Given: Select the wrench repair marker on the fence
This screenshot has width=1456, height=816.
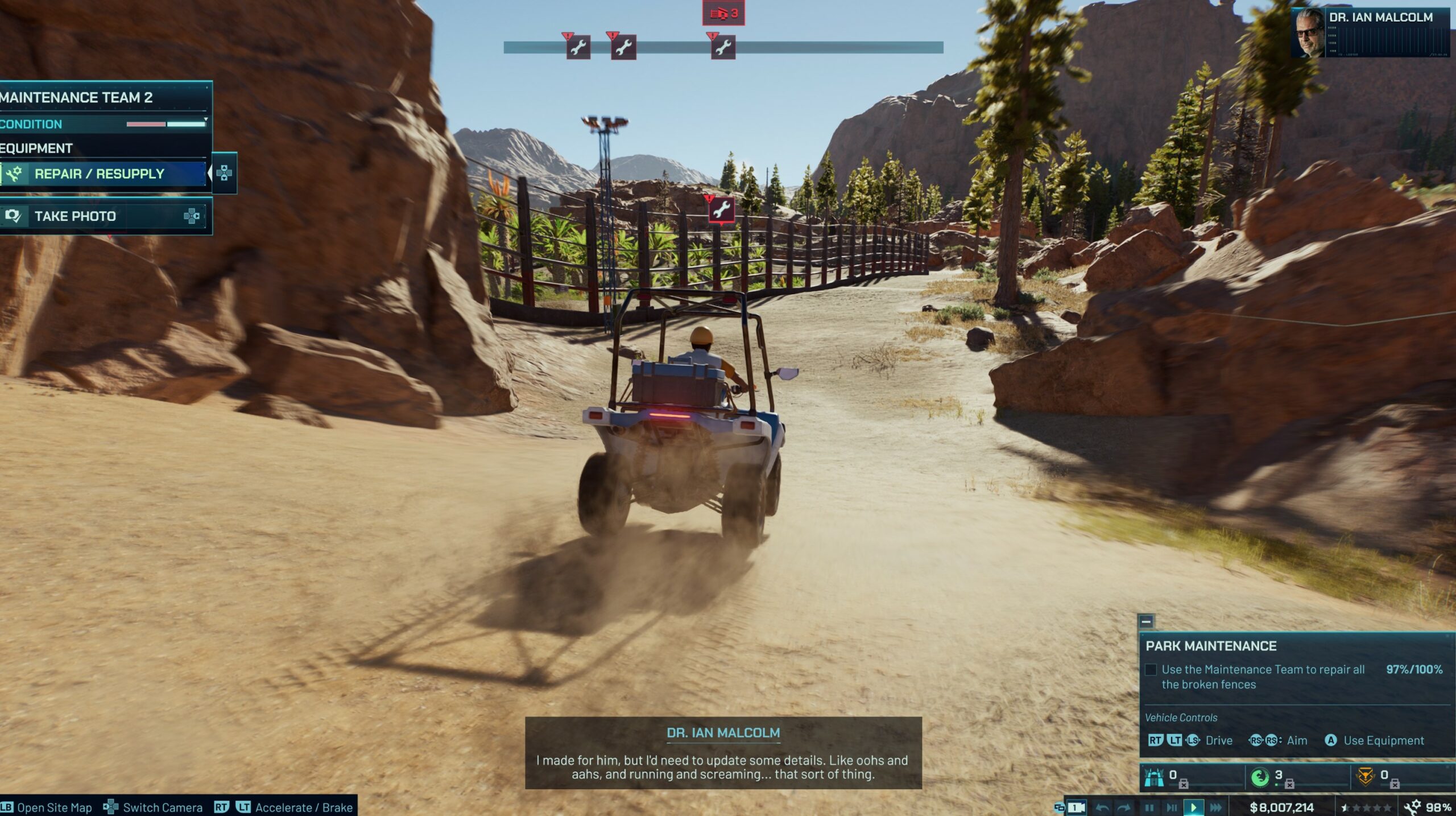Looking at the screenshot, I should 721,210.
